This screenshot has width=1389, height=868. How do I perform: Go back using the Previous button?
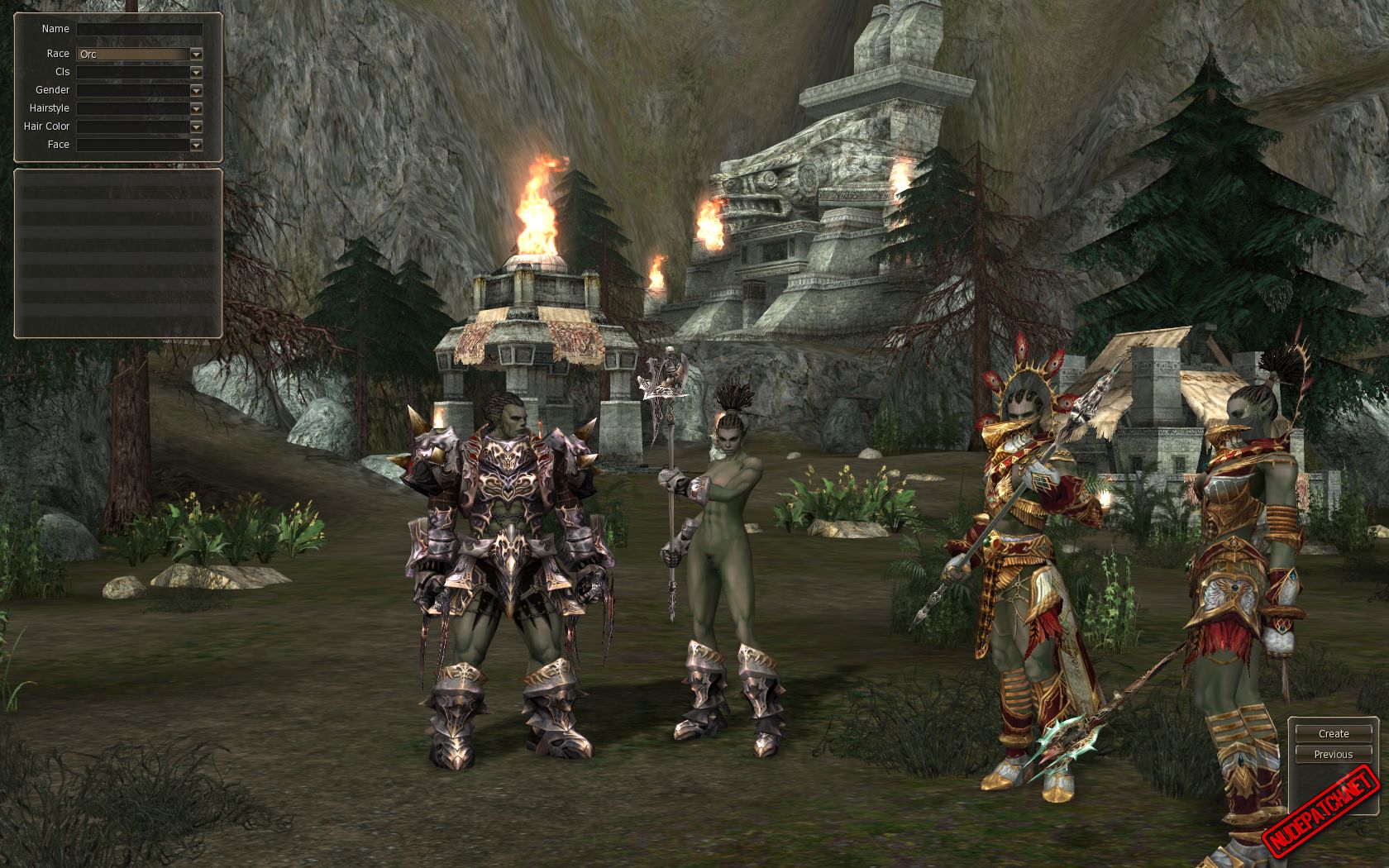(x=1333, y=754)
